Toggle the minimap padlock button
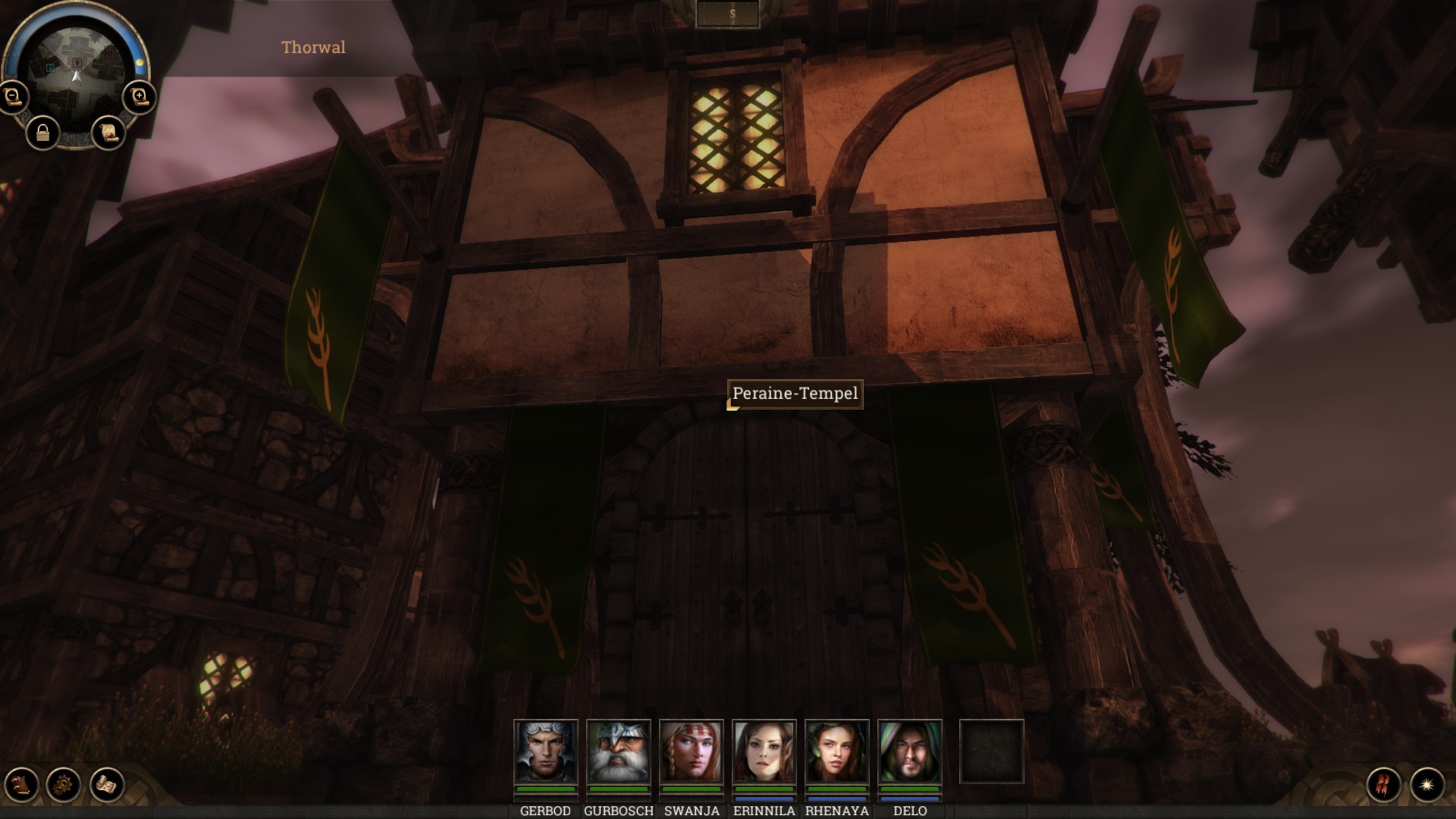1456x819 pixels. click(x=43, y=133)
